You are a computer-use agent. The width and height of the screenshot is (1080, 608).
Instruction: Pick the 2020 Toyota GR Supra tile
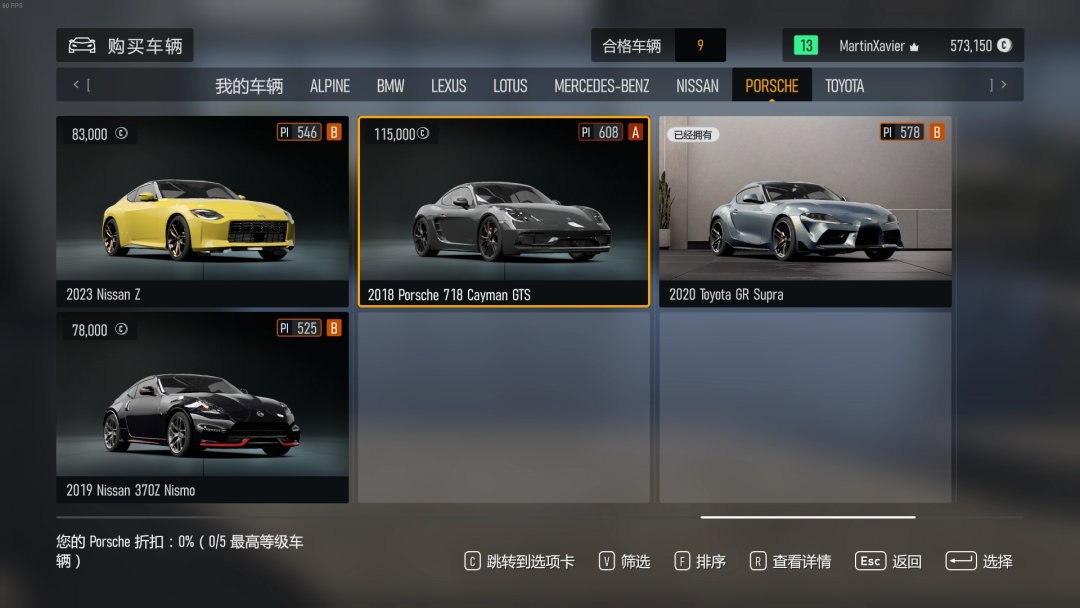pyautogui.click(x=805, y=211)
